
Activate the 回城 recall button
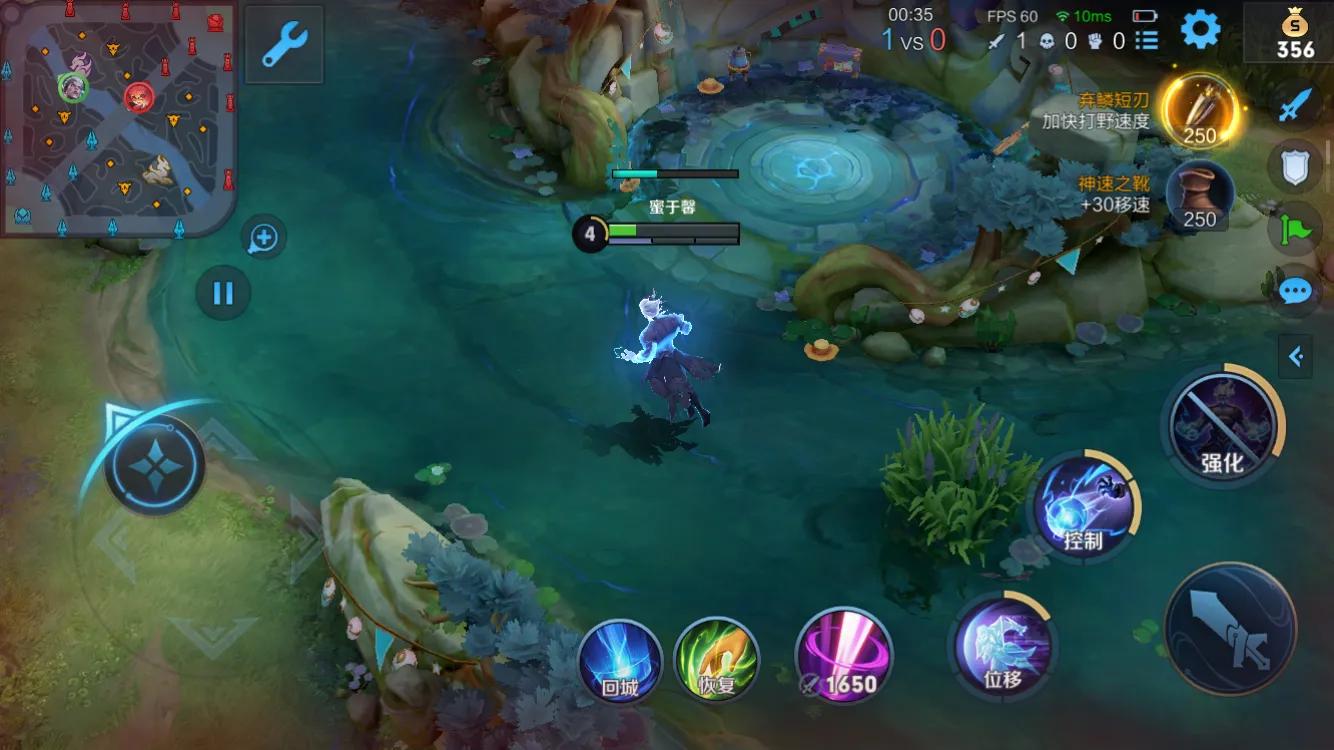620,659
